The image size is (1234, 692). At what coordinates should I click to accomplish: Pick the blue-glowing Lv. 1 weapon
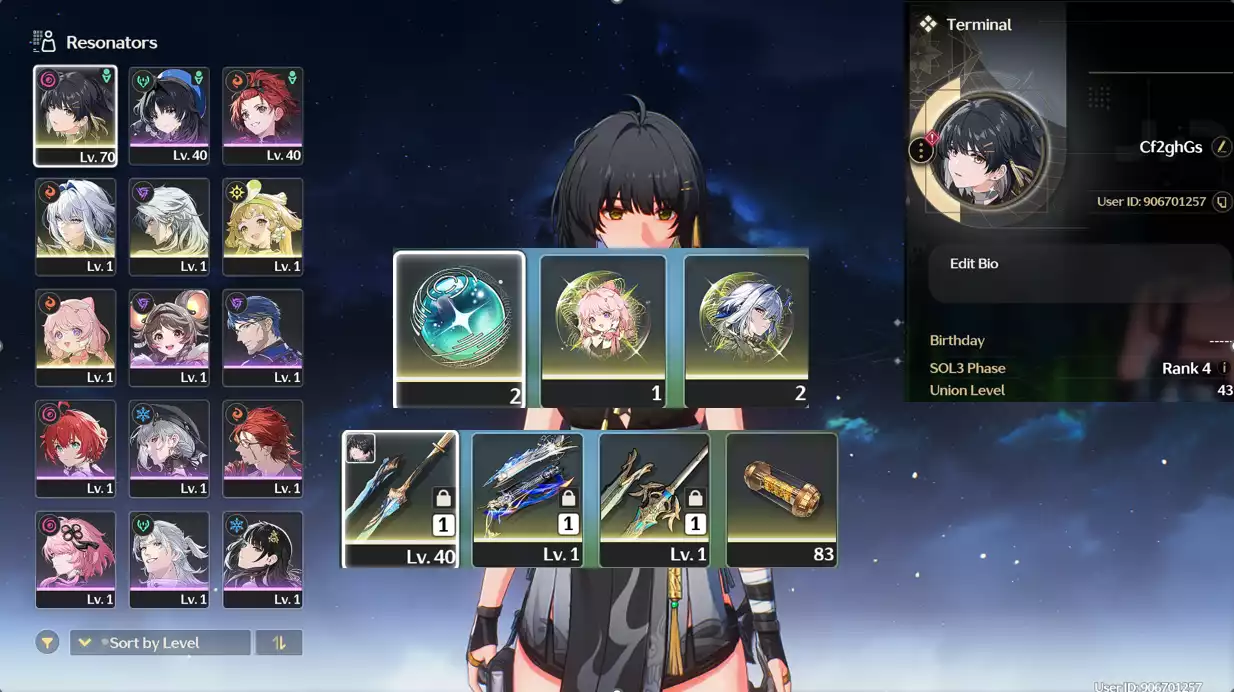[x=528, y=498]
